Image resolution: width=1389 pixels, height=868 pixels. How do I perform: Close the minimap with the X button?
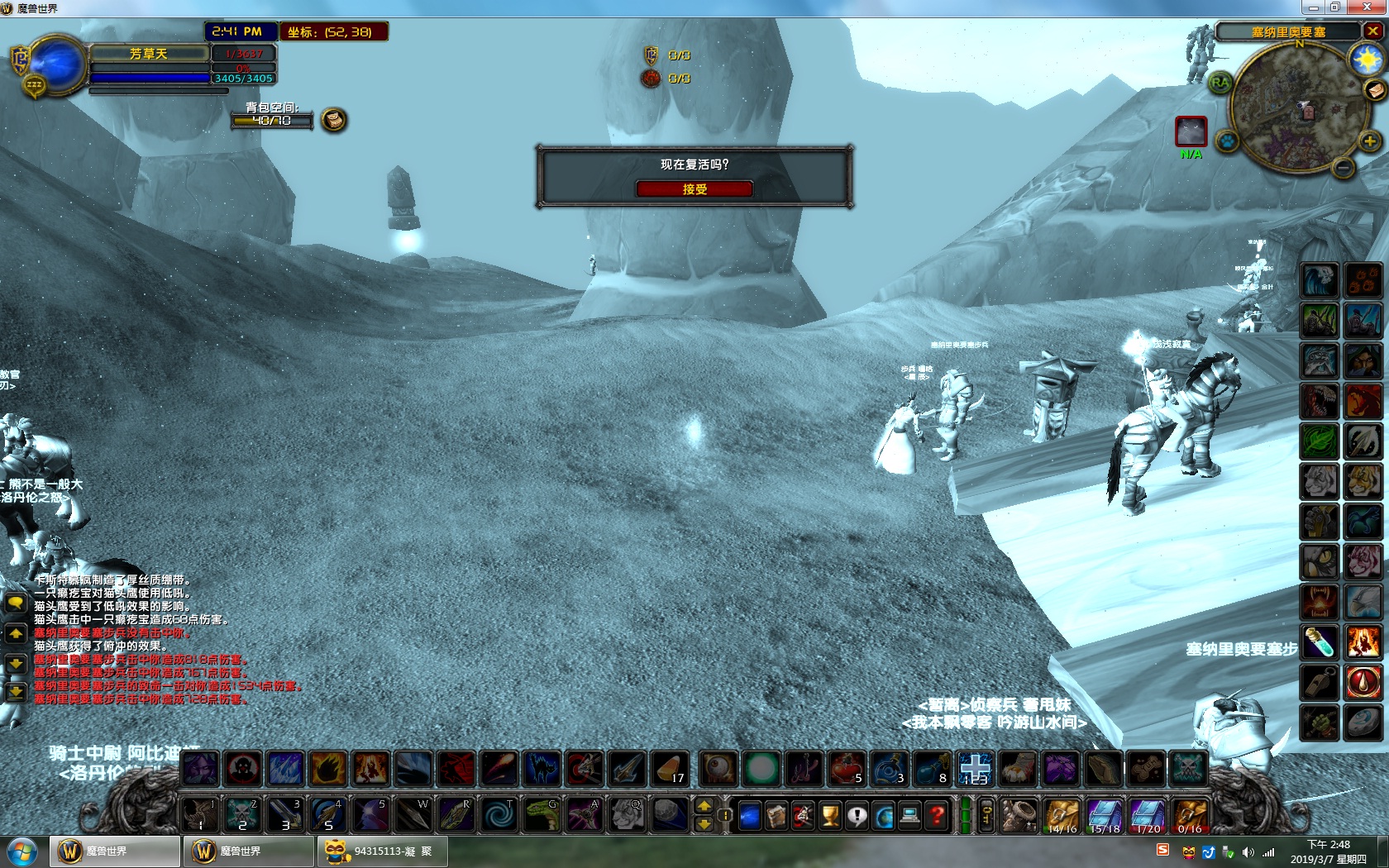click(x=1372, y=31)
